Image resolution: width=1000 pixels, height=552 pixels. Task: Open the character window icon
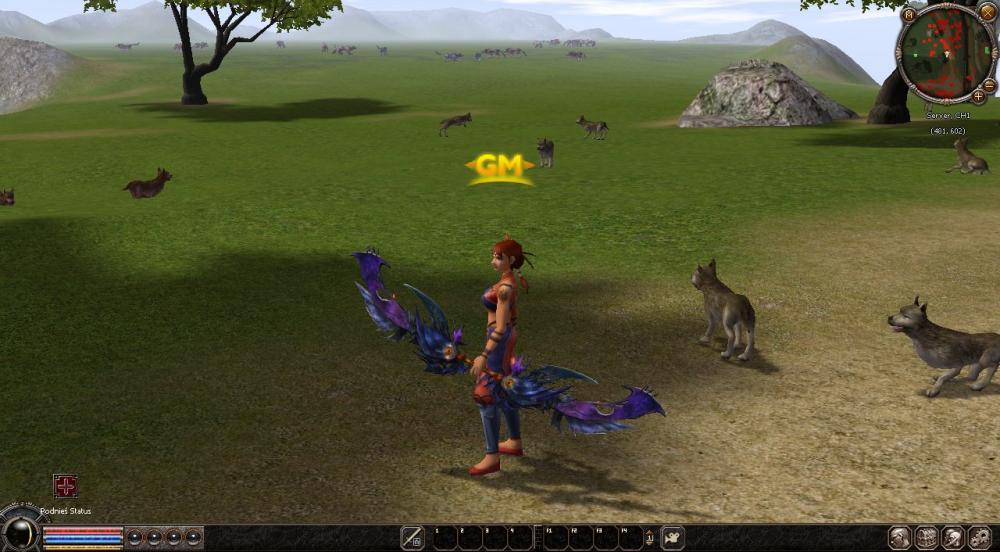900,538
